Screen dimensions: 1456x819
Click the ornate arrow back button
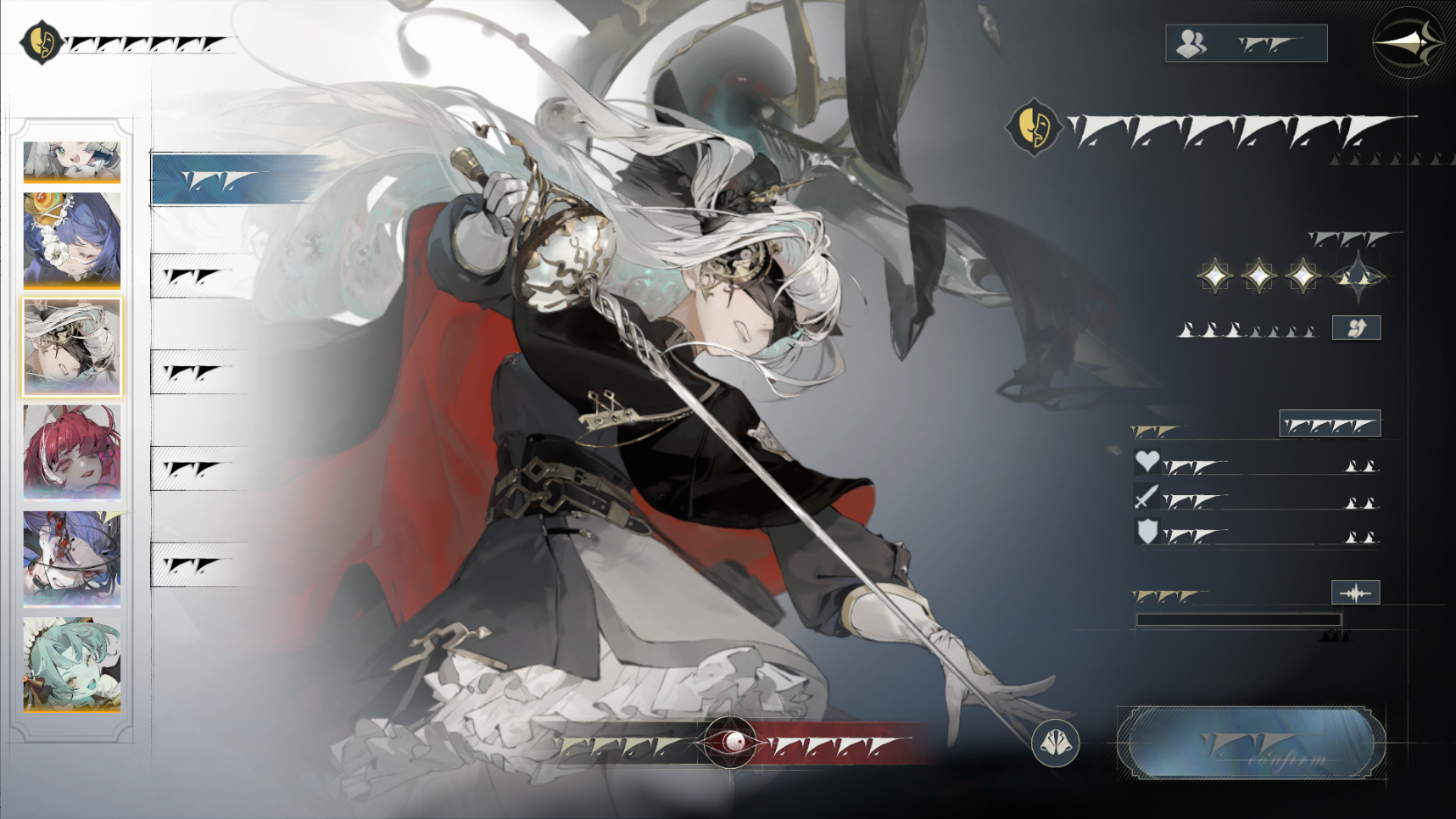pyautogui.click(x=1409, y=43)
